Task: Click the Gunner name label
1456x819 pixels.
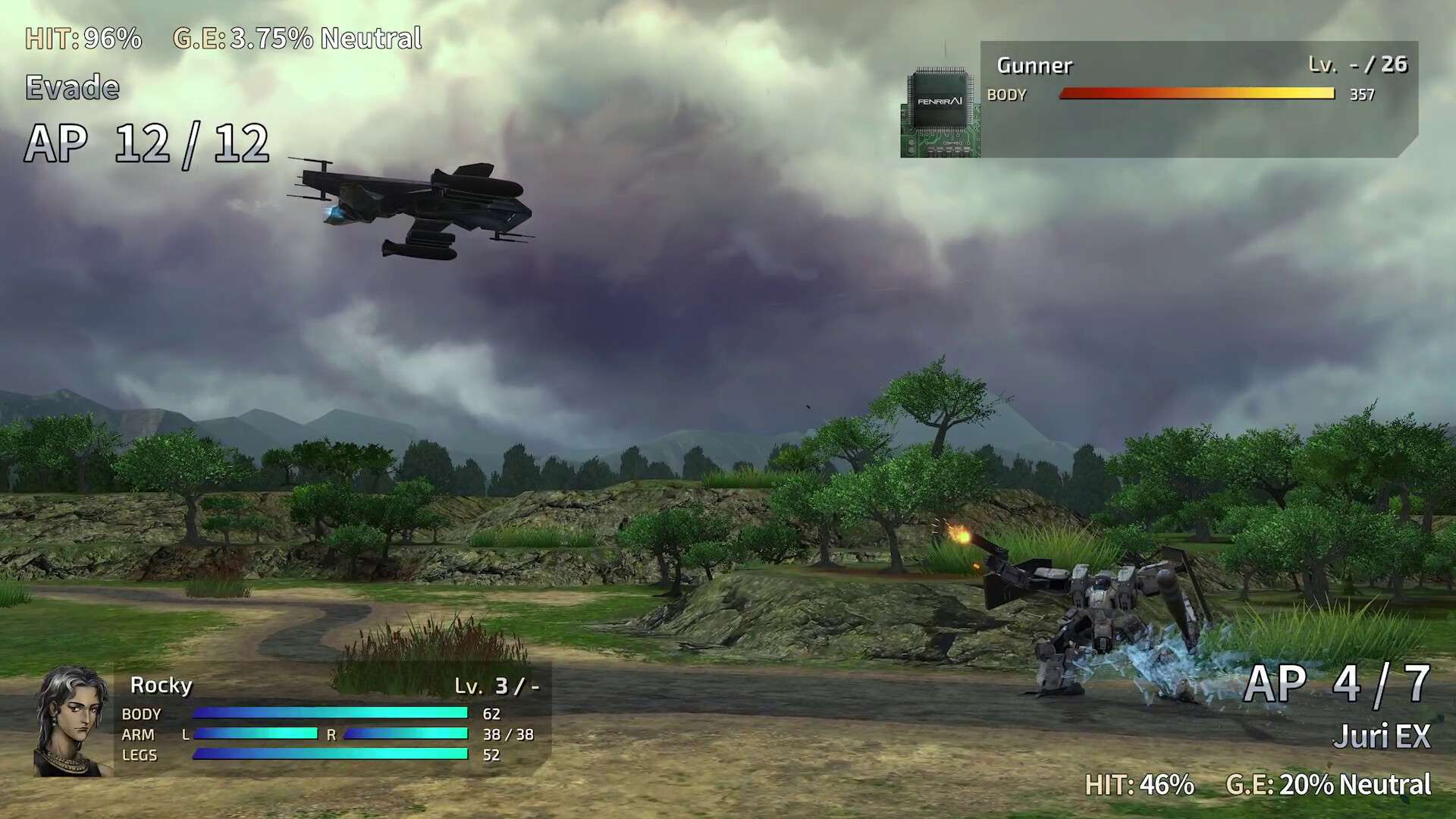Action: tap(1034, 66)
